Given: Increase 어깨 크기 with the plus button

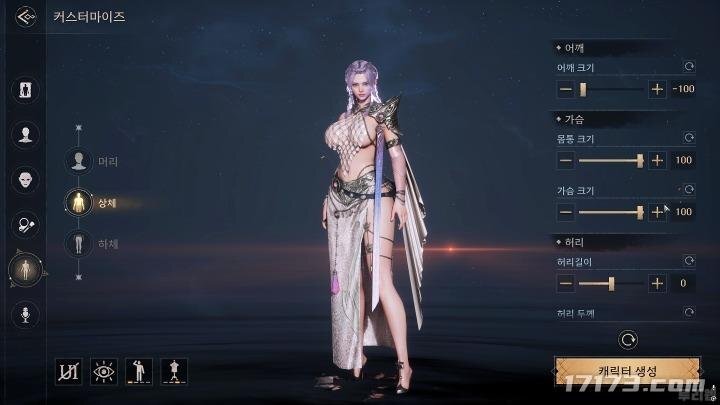Looking at the screenshot, I should coord(657,89).
